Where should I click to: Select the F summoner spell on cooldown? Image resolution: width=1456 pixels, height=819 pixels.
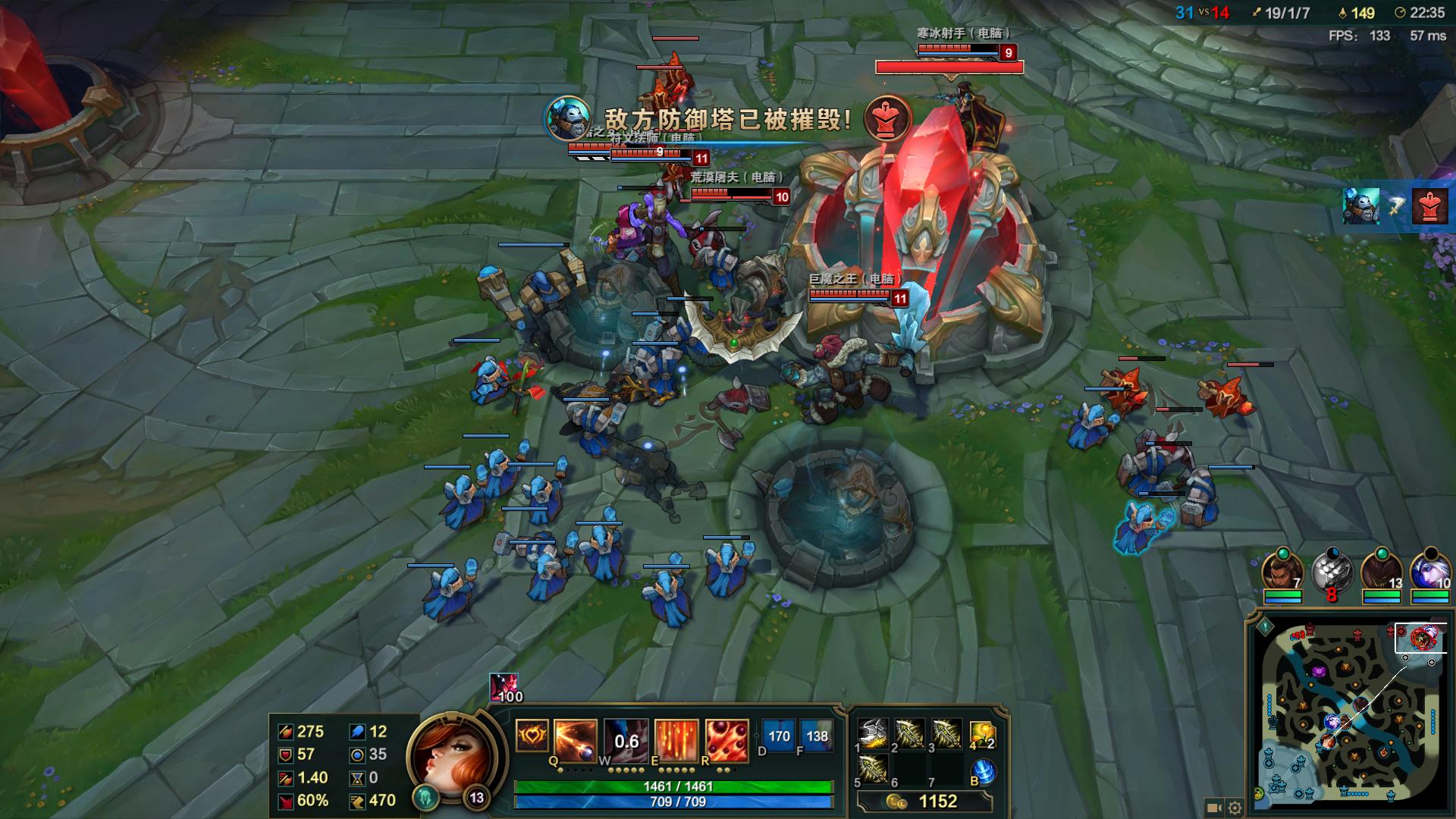click(x=817, y=736)
